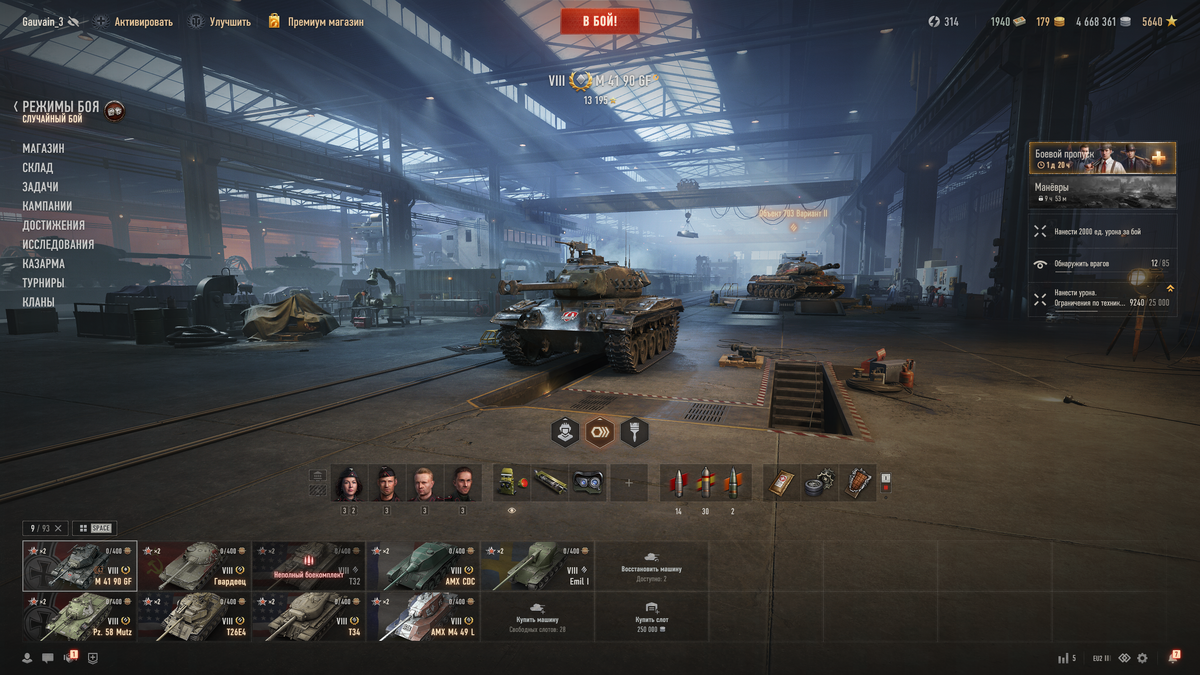The height and width of the screenshot is (675, 1200).
Task: Open the Манёвры event panel
Action: point(1102,192)
